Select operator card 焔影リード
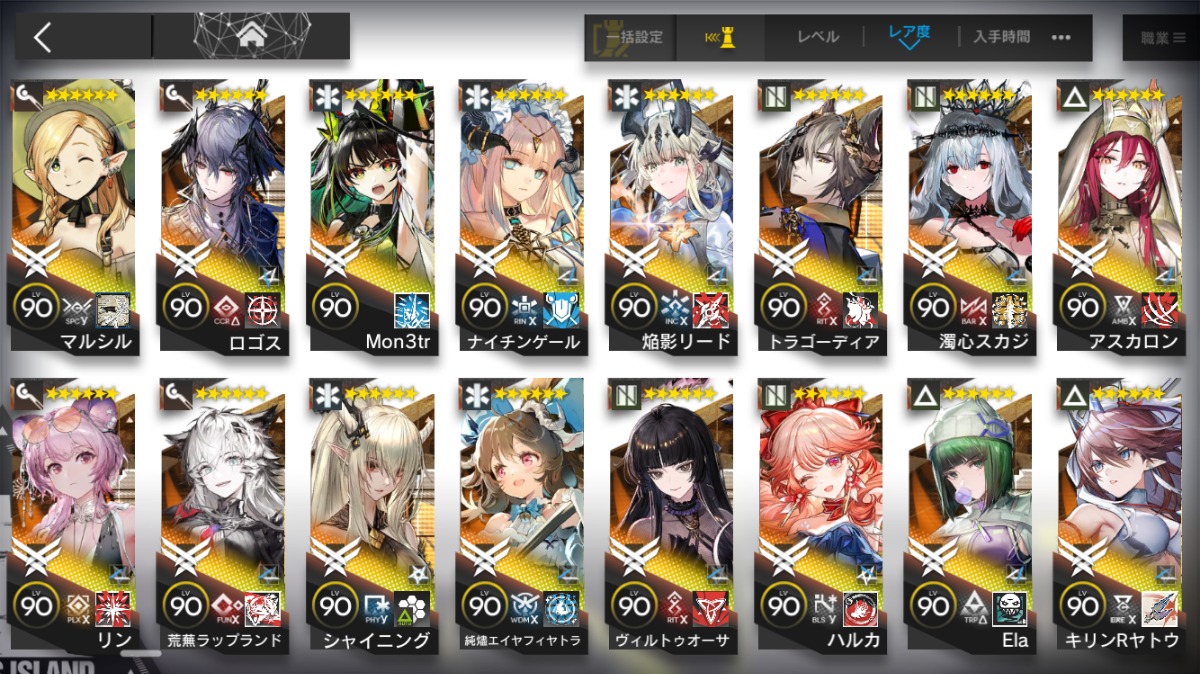Screen dimensions: 1200x674 pos(671,215)
